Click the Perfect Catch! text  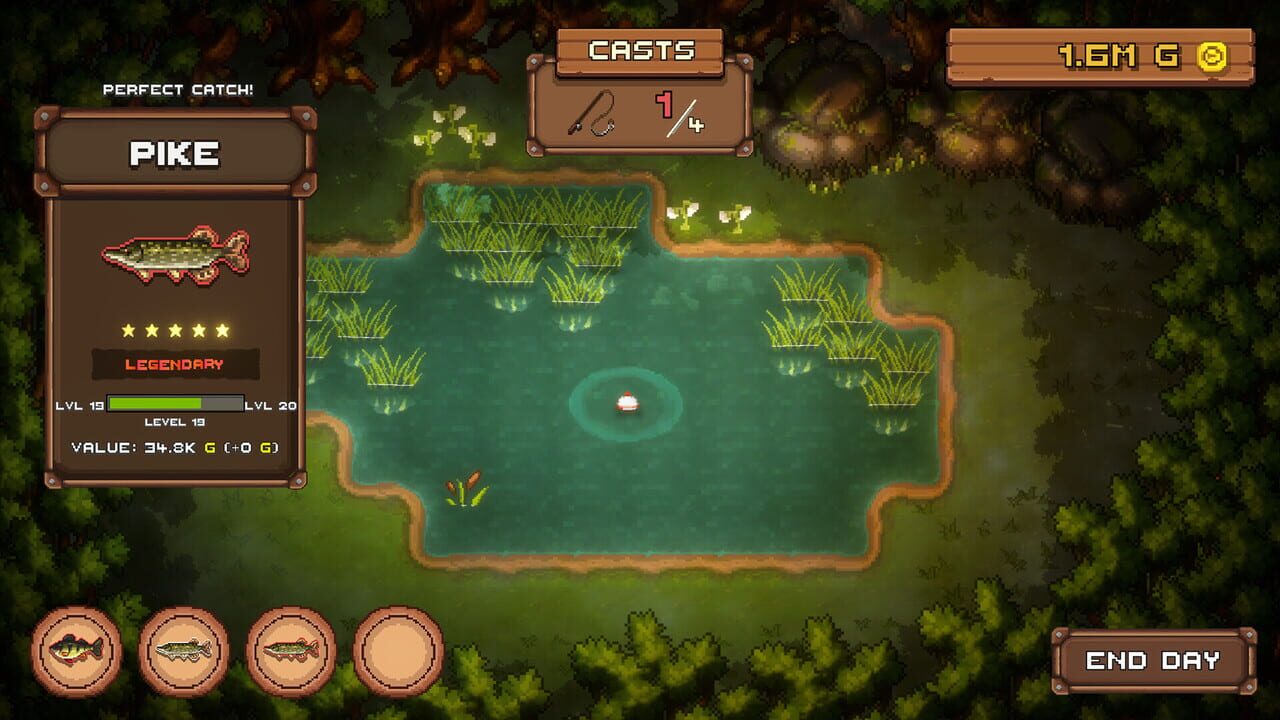click(x=178, y=91)
